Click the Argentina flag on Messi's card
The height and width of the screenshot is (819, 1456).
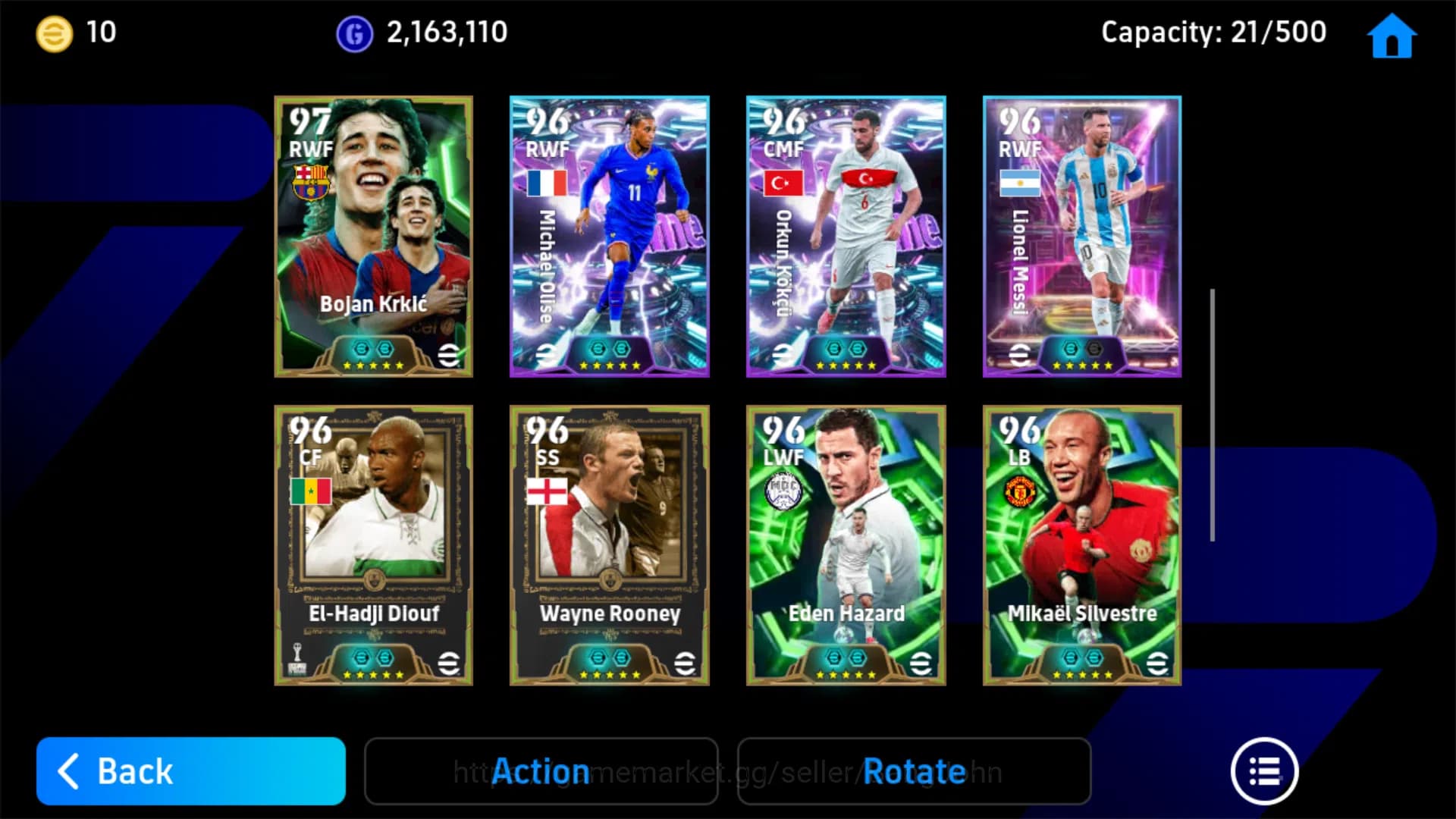[1019, 182]
